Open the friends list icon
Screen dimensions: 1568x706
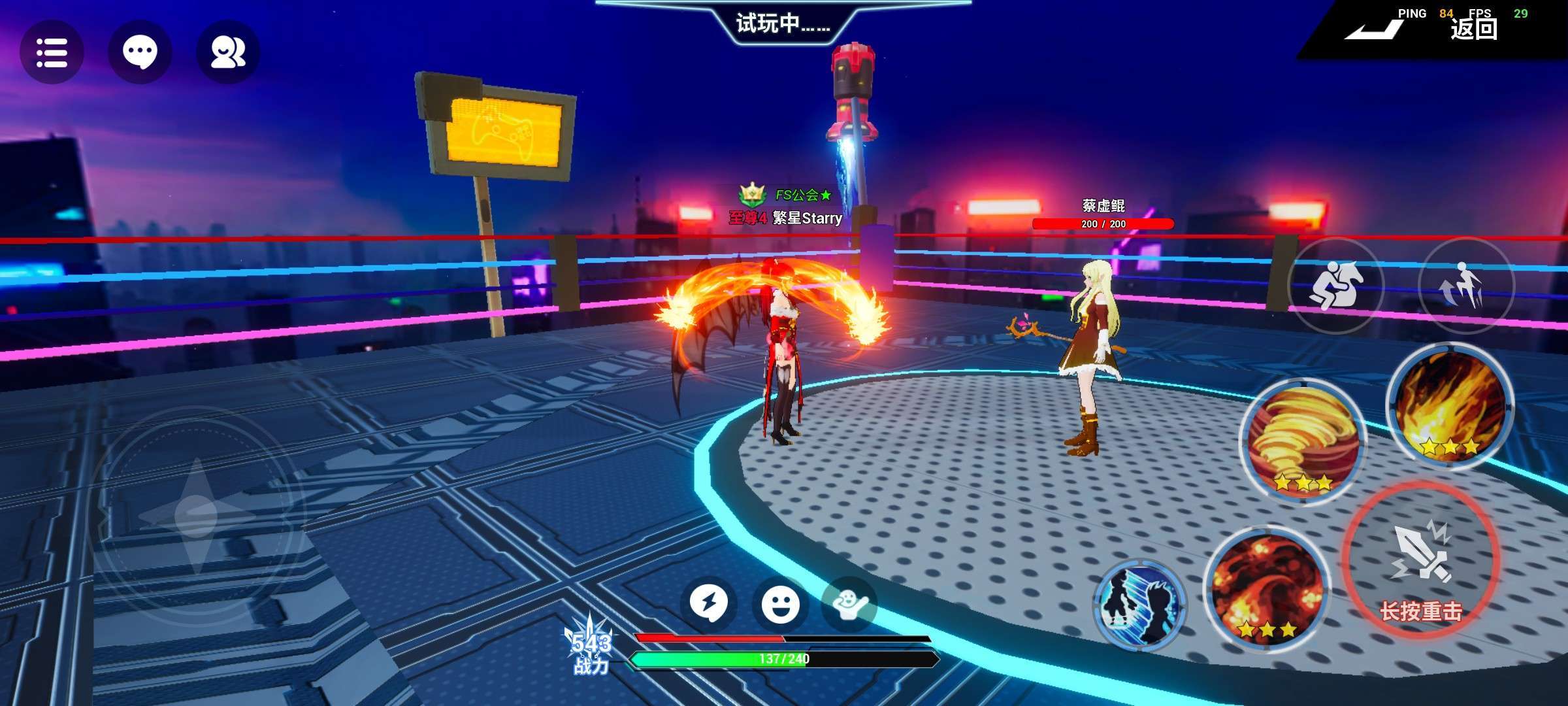coord(228,52)
